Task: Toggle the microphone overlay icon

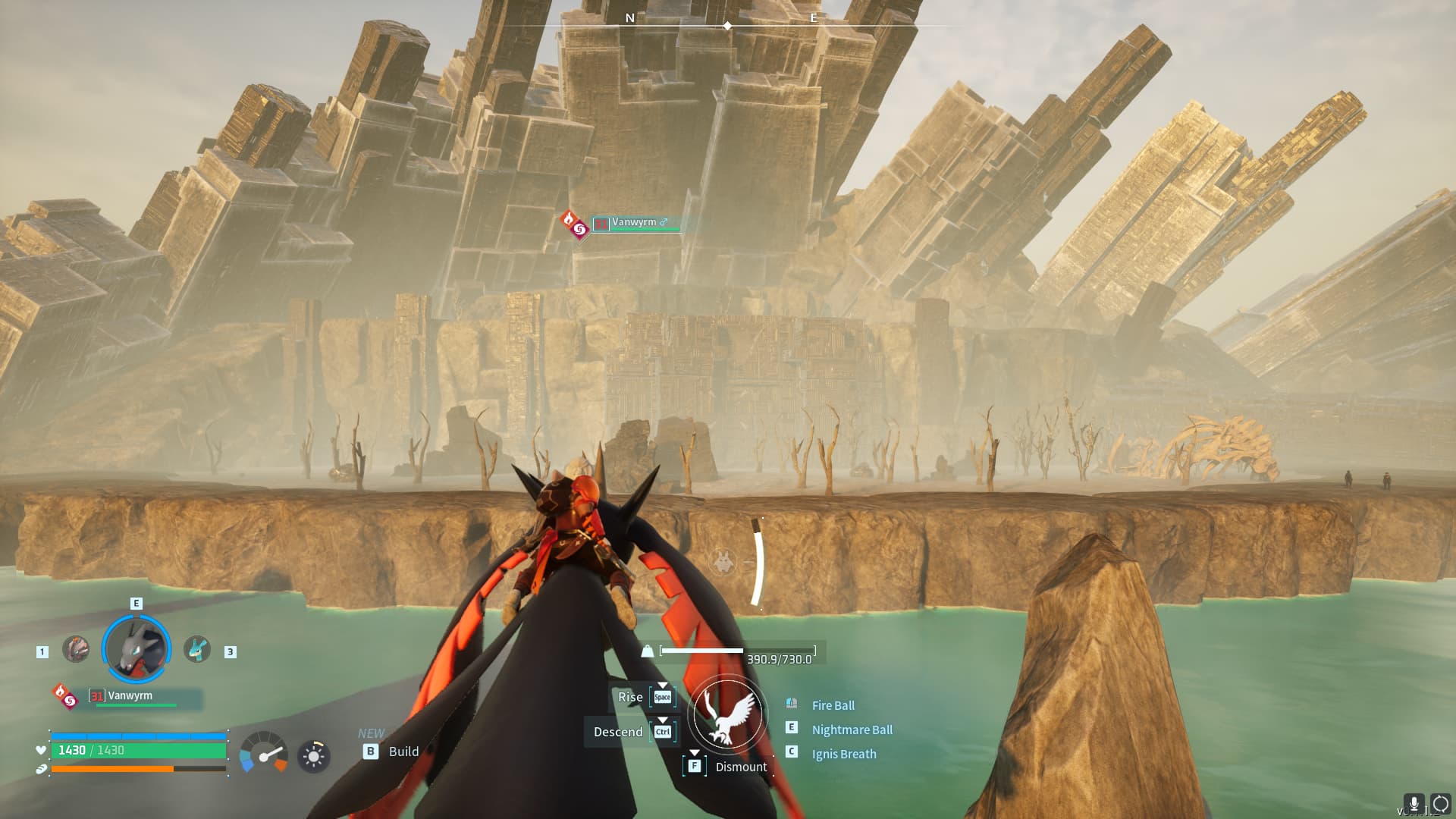Action: (1414, 804)
